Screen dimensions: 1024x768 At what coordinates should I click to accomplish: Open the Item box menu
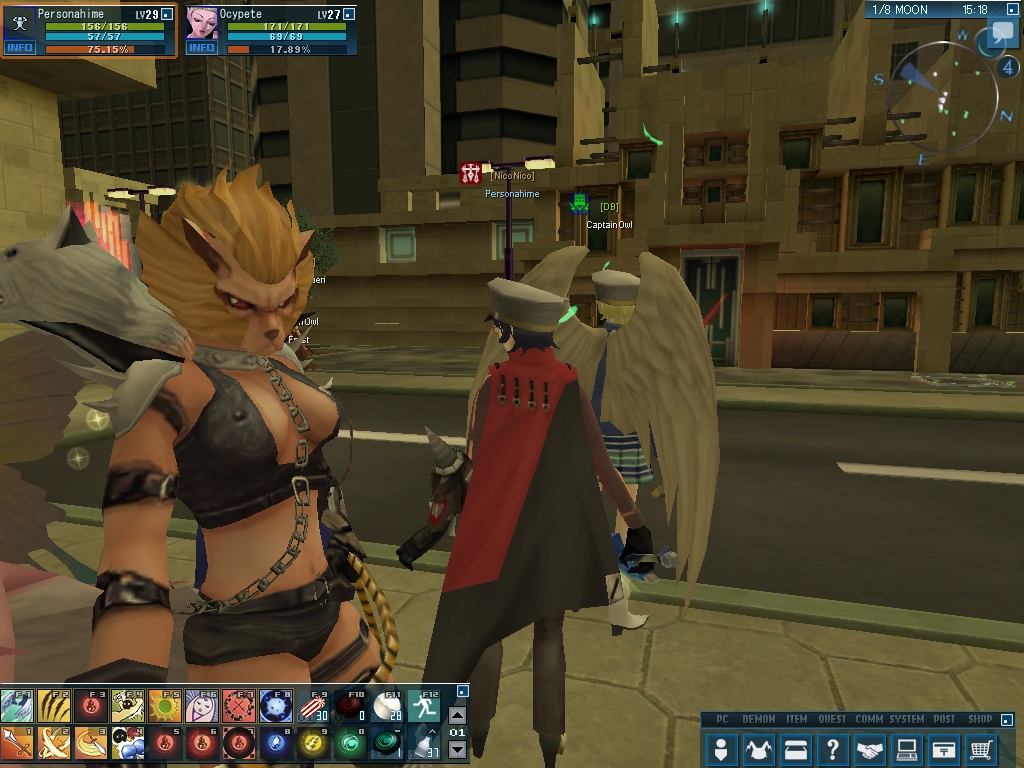(x=796, y=748)
